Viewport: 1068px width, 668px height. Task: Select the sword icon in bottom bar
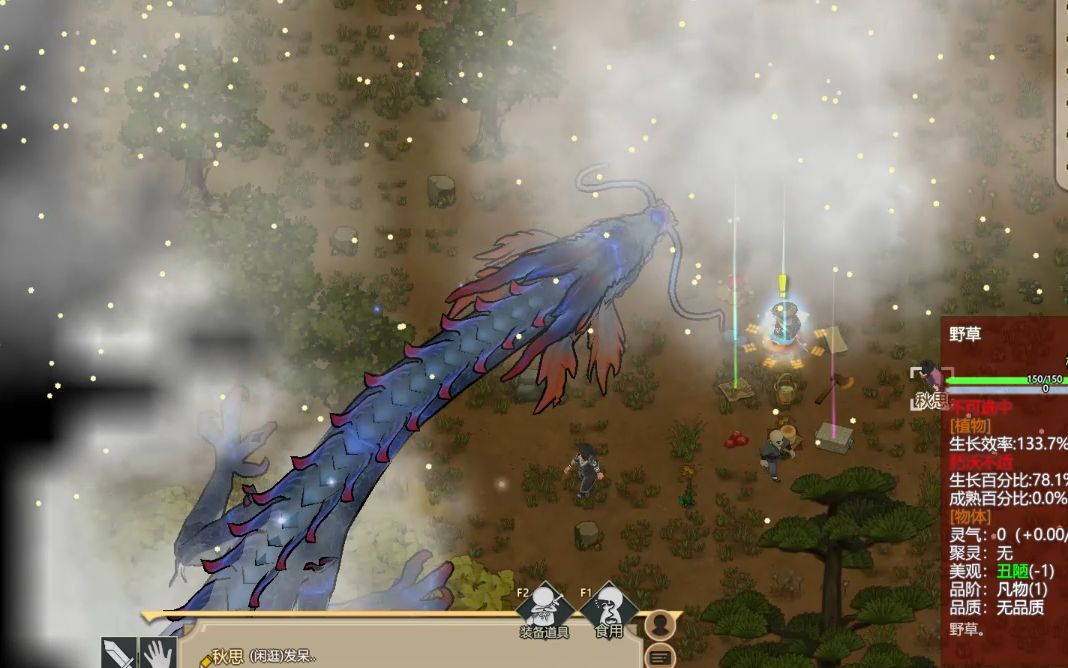coord(118,654)
